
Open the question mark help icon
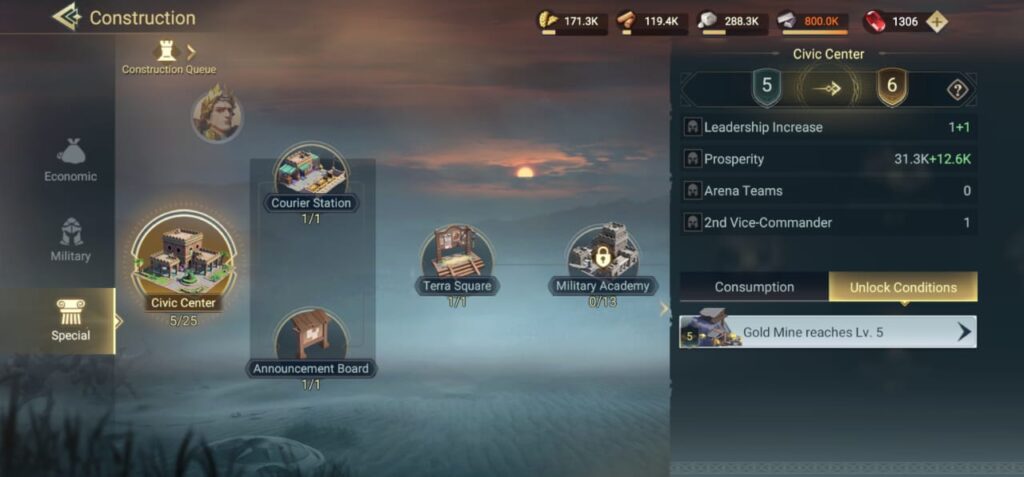[957, 90]
